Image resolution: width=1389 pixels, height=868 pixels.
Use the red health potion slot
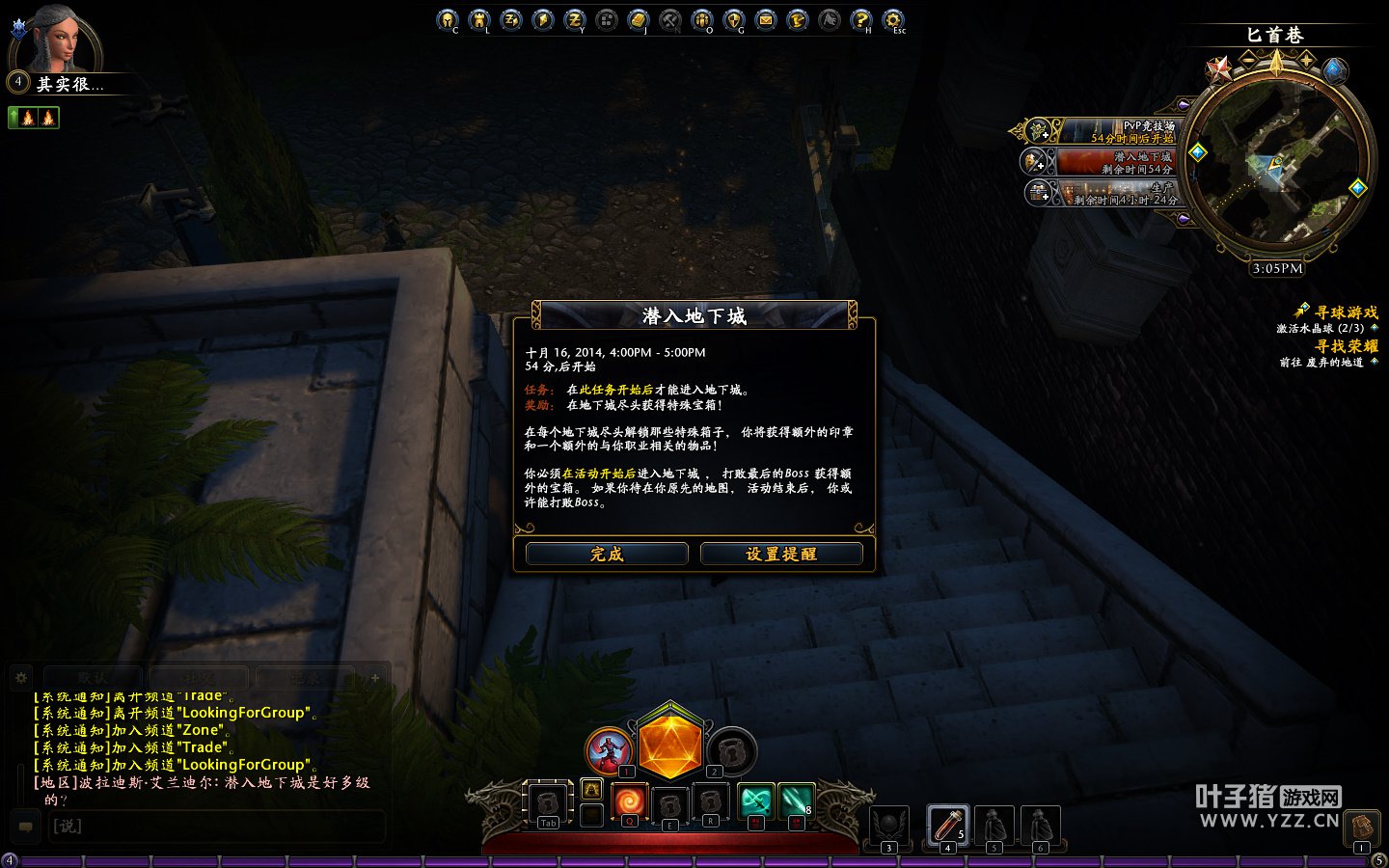(x=946, y=826)
